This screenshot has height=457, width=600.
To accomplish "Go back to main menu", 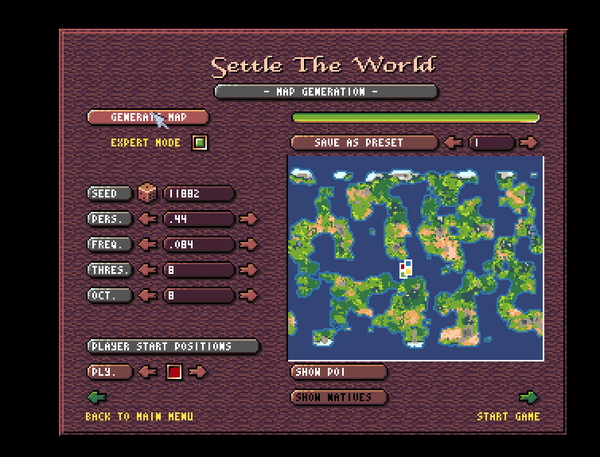I will tap(98, 398).
